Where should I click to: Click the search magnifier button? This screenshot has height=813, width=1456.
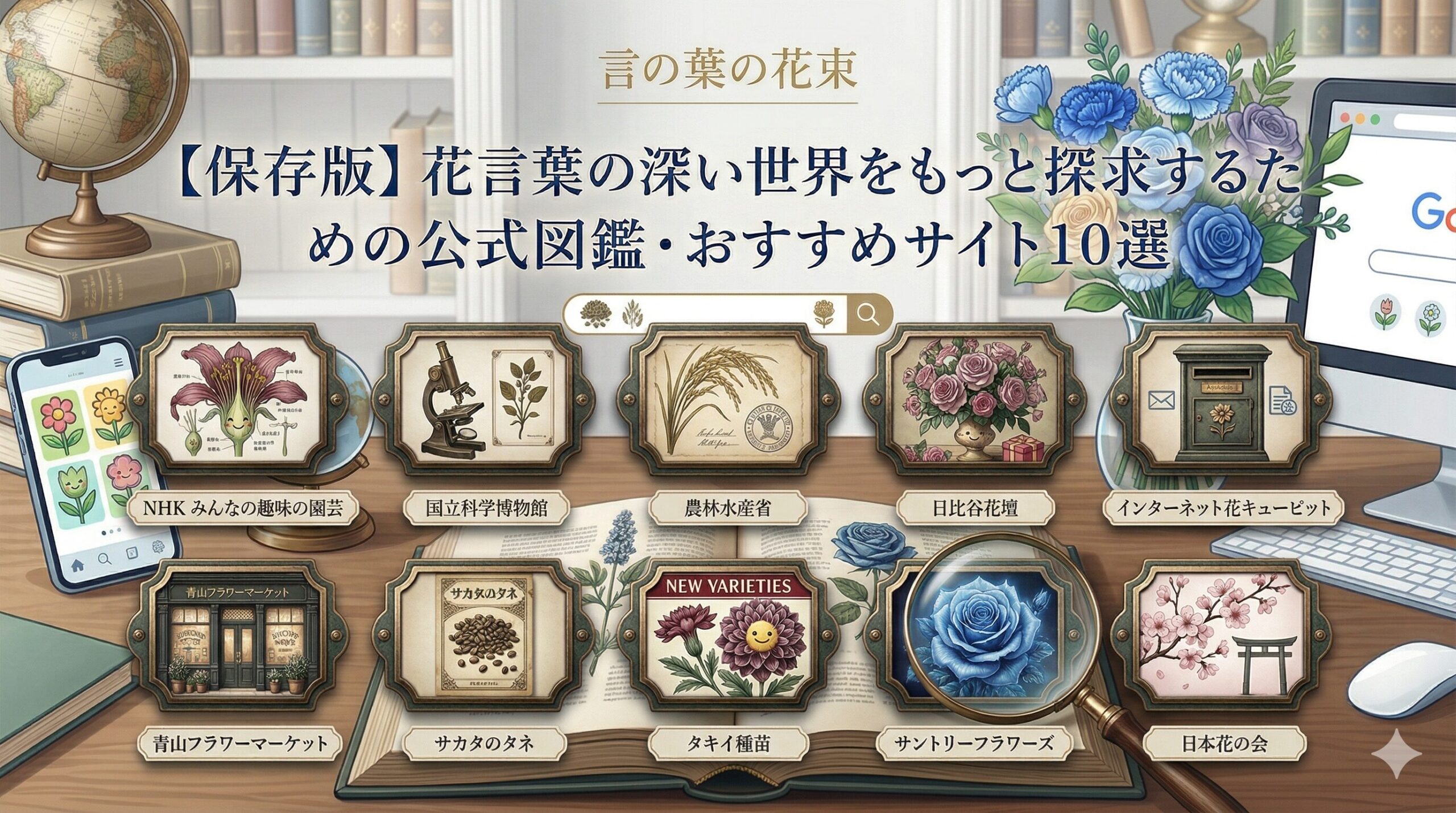(867, 313)
